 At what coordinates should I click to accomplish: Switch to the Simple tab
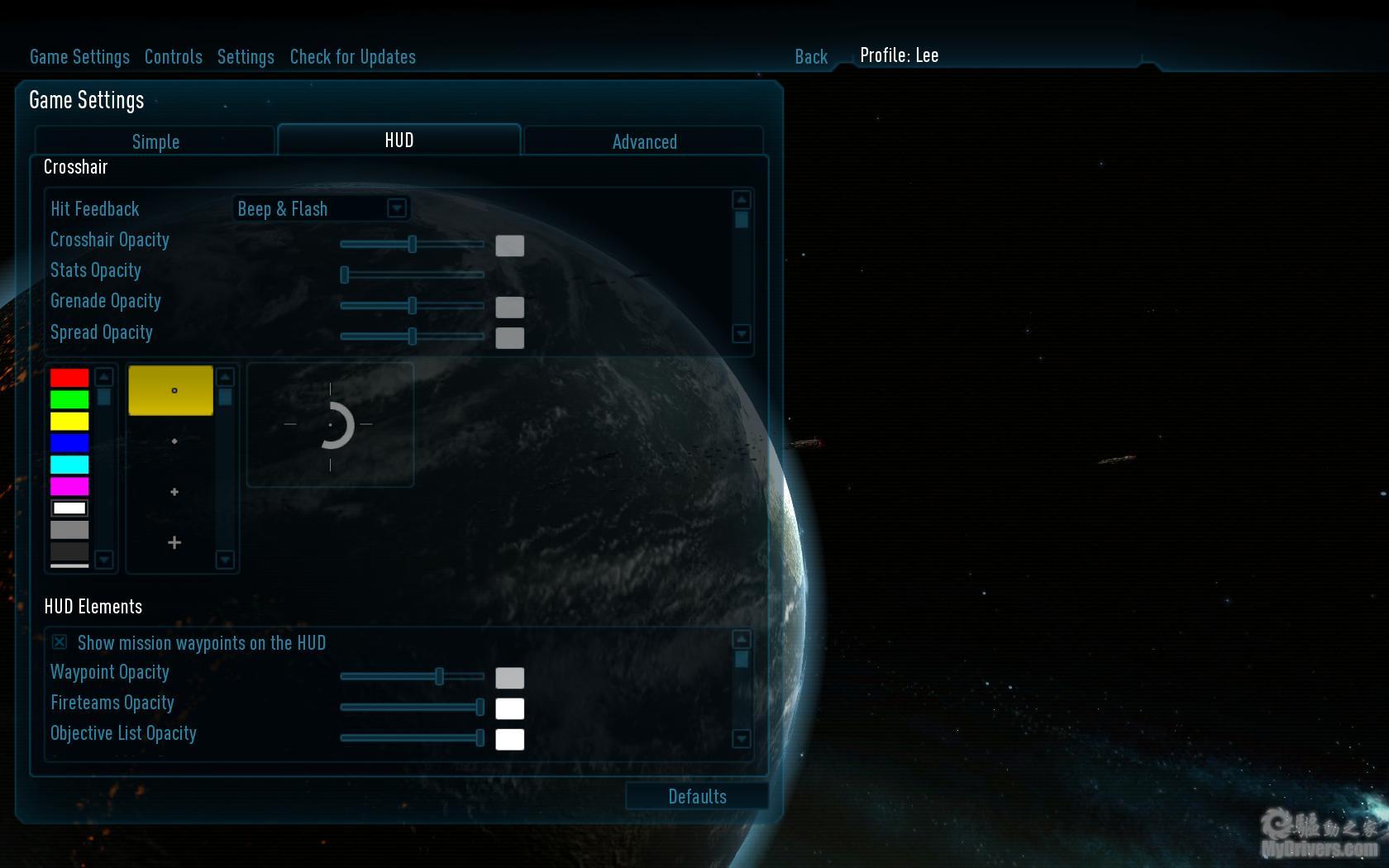[155, 141]
